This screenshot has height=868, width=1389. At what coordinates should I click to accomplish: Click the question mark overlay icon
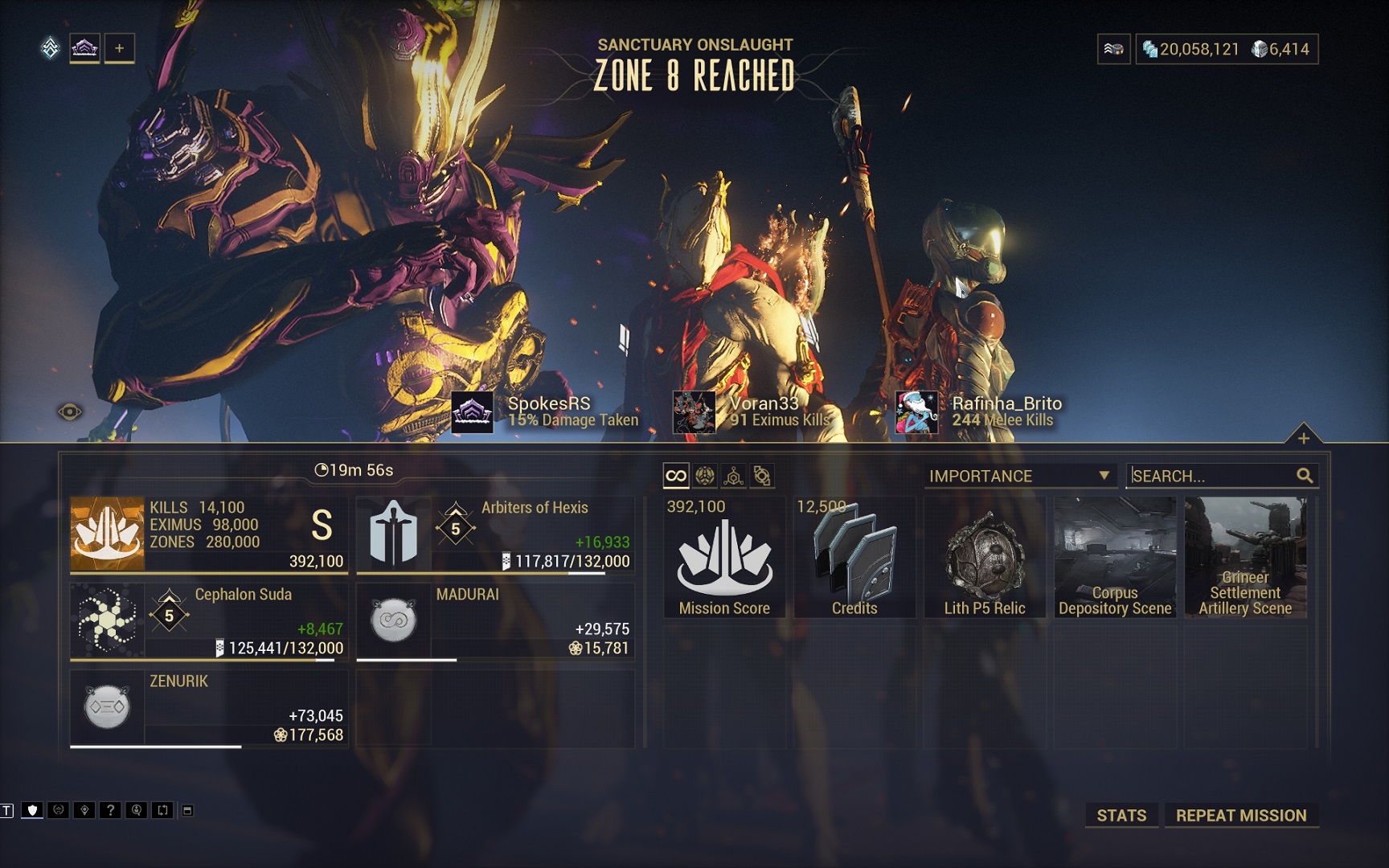pyautogui.click(x=110, y=810)
